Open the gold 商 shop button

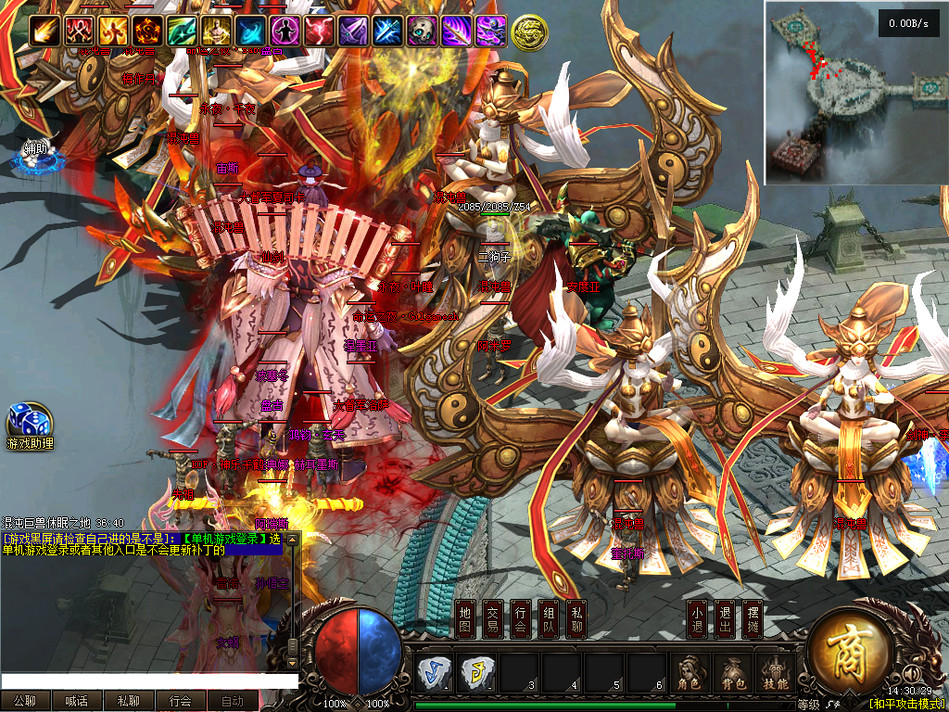pos(849,653)
